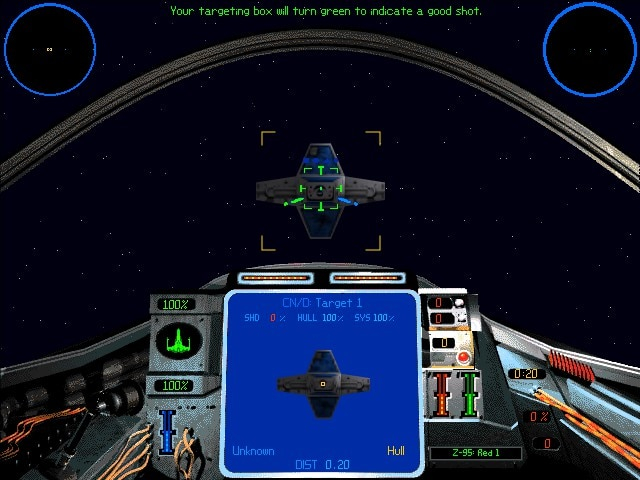
Task: Click the green ship shield status icon
Action: [176, 342]
